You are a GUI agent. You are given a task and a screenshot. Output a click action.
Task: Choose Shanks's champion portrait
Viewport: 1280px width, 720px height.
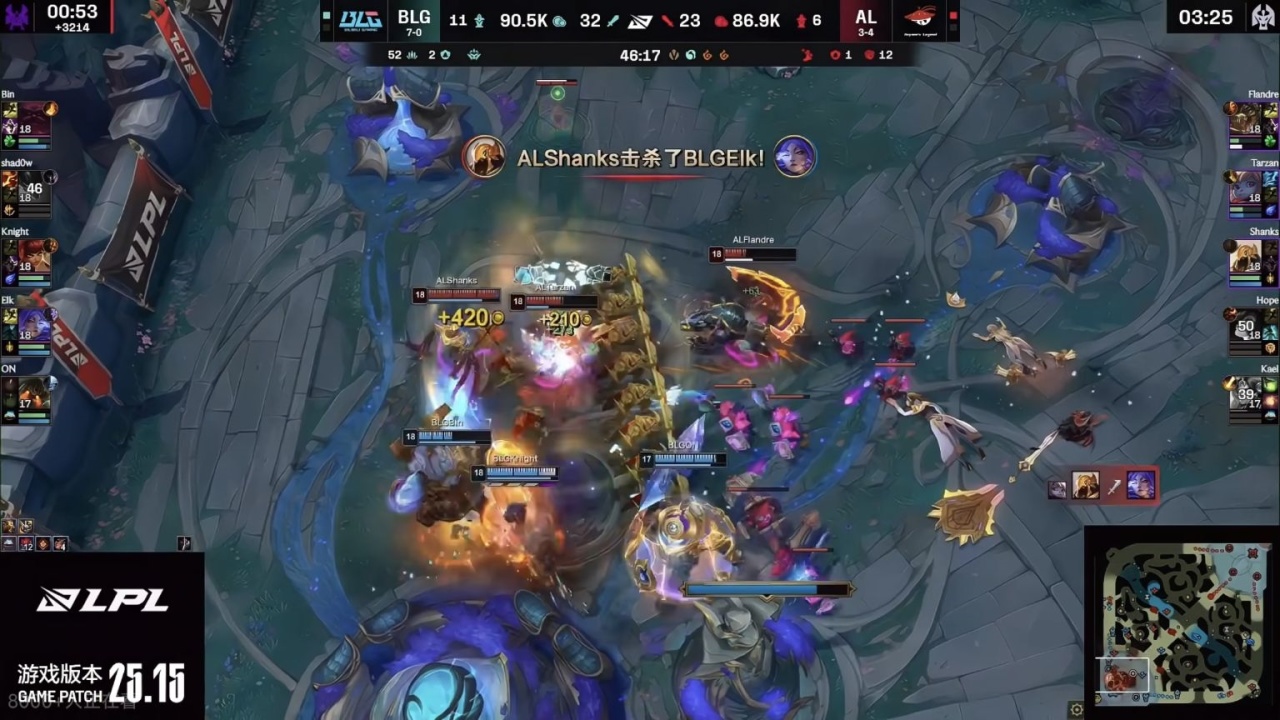(x=1245, y=256)
